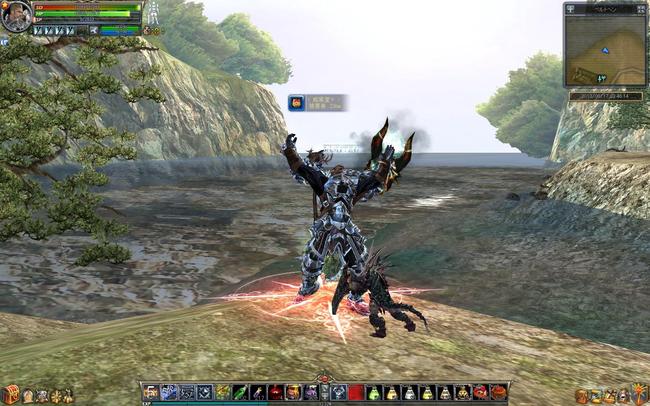Image resolution: width=650 pixels, height=406 pixels.
Task: Open the sun-shaped menu icon in bottom-right corner
Action: coord(639,394)
